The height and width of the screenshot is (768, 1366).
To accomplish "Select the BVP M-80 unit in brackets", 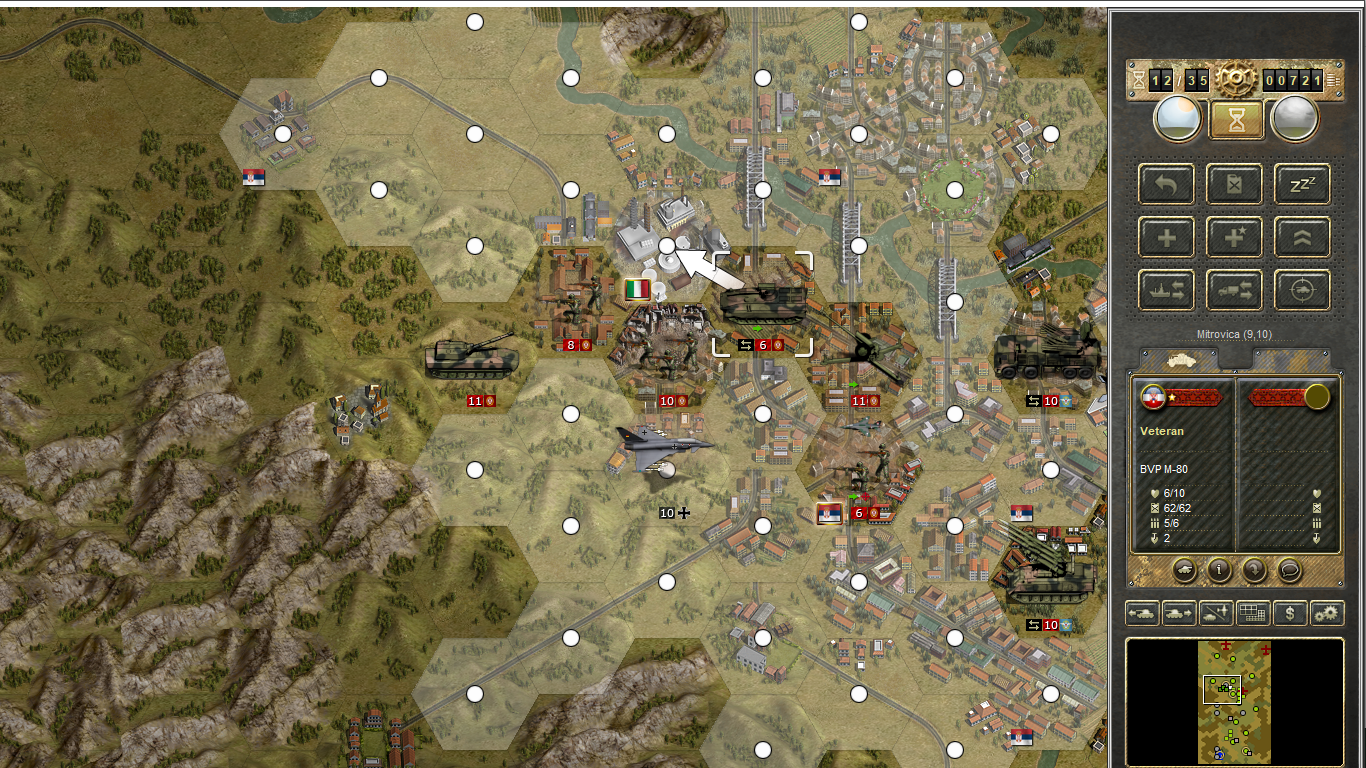I will 762,302.
